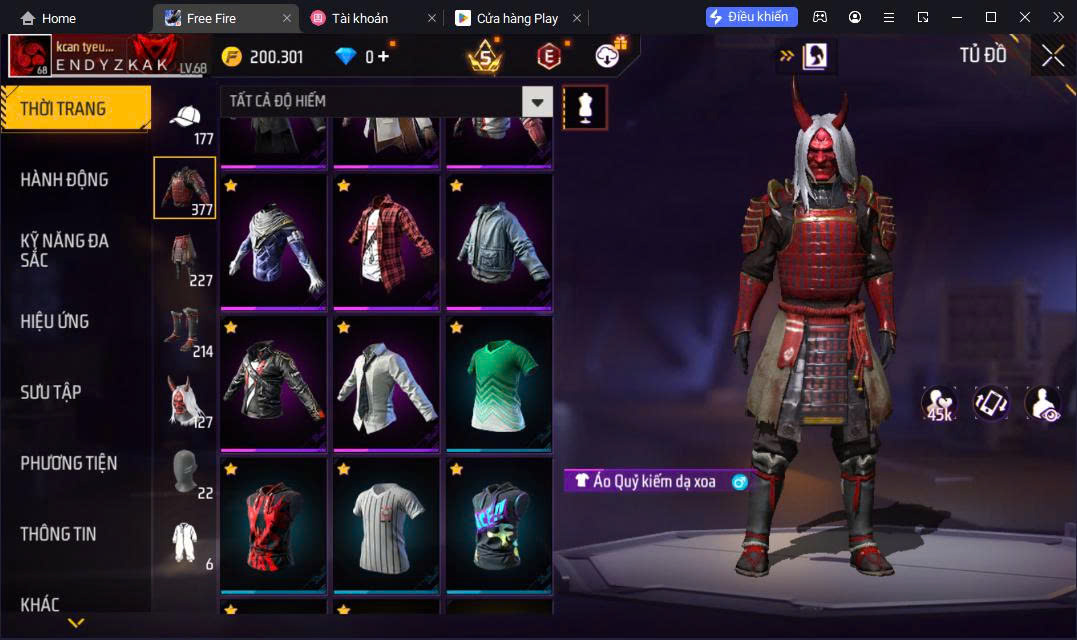
Task: Add diamonds with the plus button
Action: 383,57
